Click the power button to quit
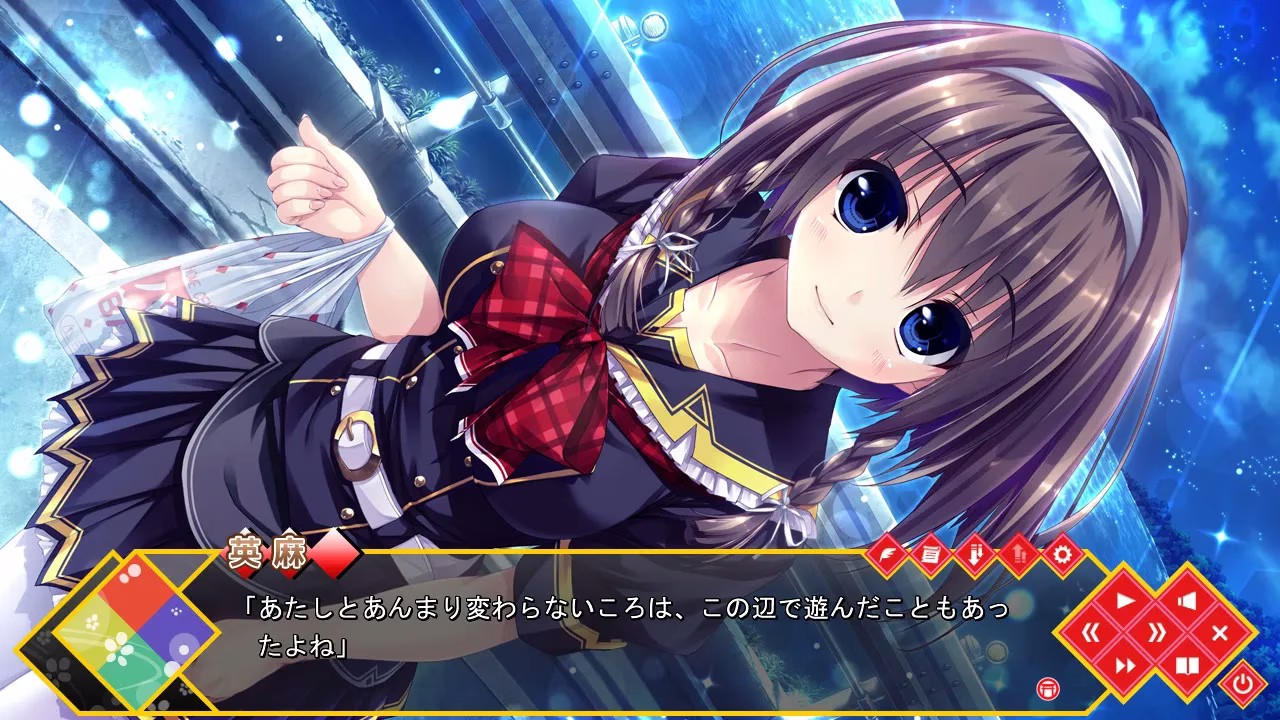Image resolution: width=1280 pixels, height=720 pixels. tap(1243, 685)
